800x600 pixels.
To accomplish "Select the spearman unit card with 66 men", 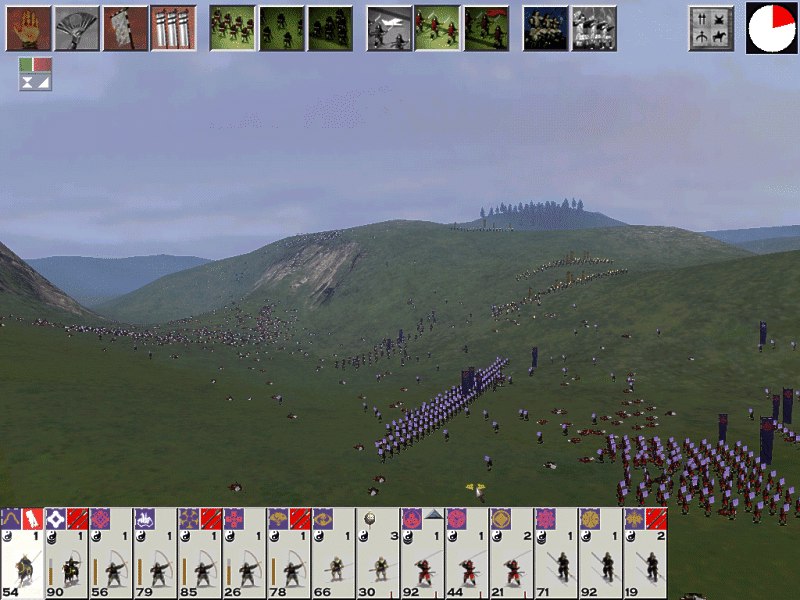I will point(334,555).
